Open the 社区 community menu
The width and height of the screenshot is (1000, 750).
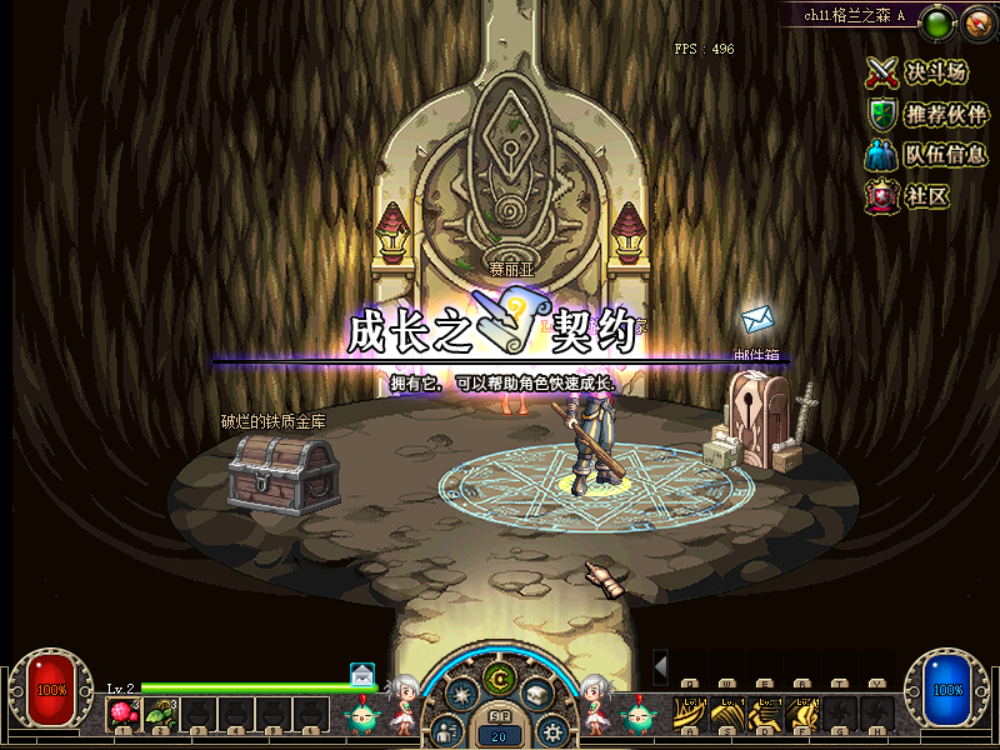[909, 196]
